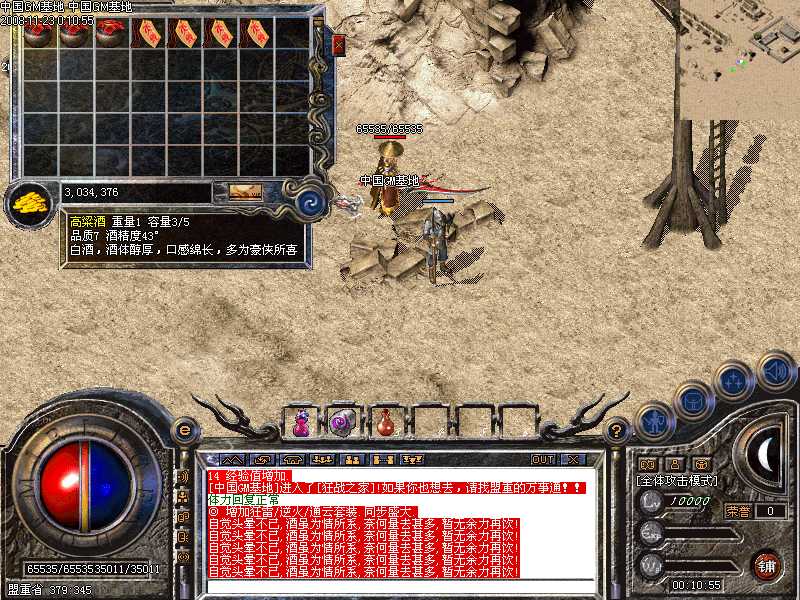Screen dimensions: 800x600
Task: Open the skills round button with stars
Action: [x=734, y=381]
